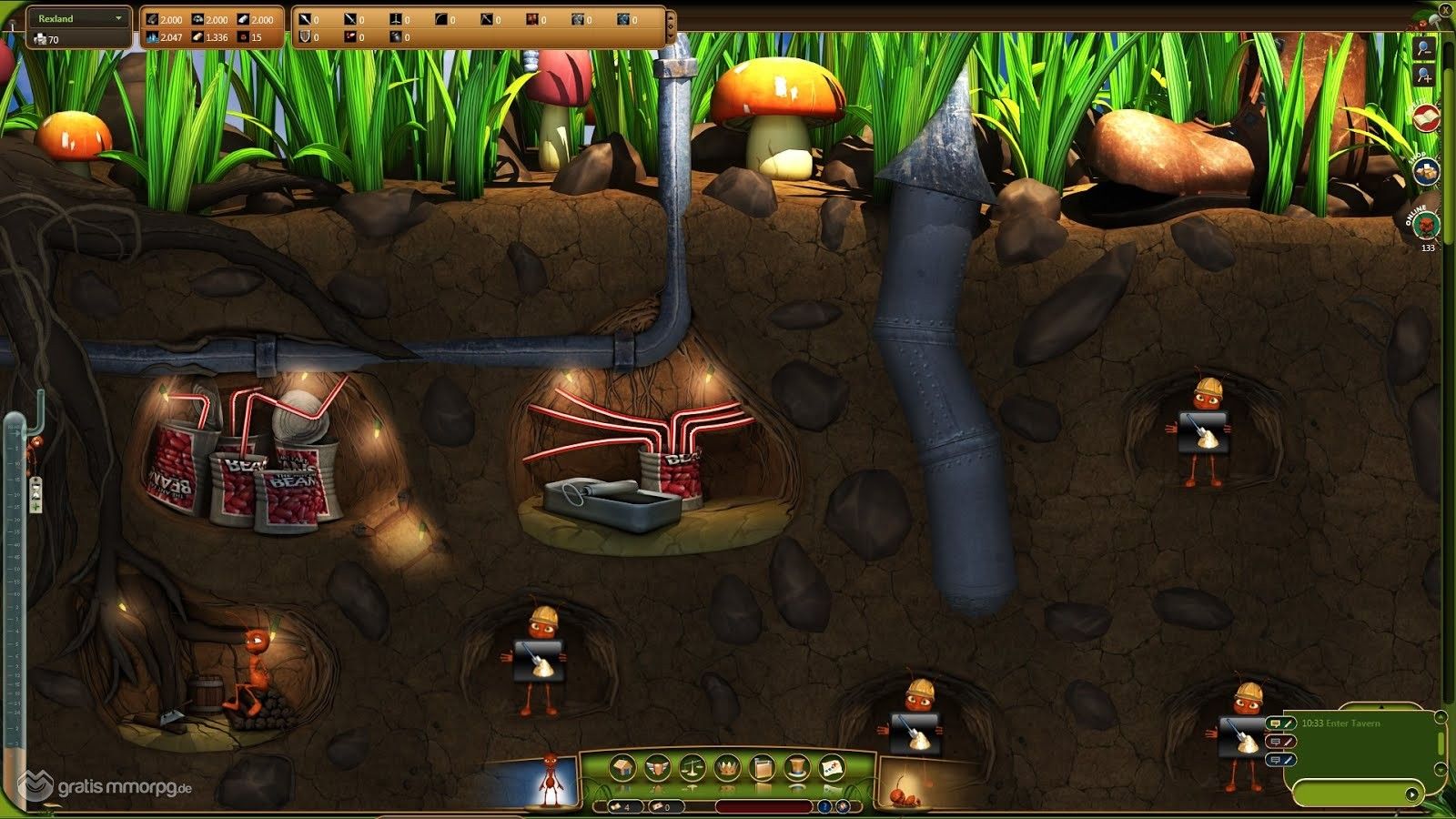1456x819 pixels.
Task: Zoom out with the magnifier minus button
Action: [1424, 47]
